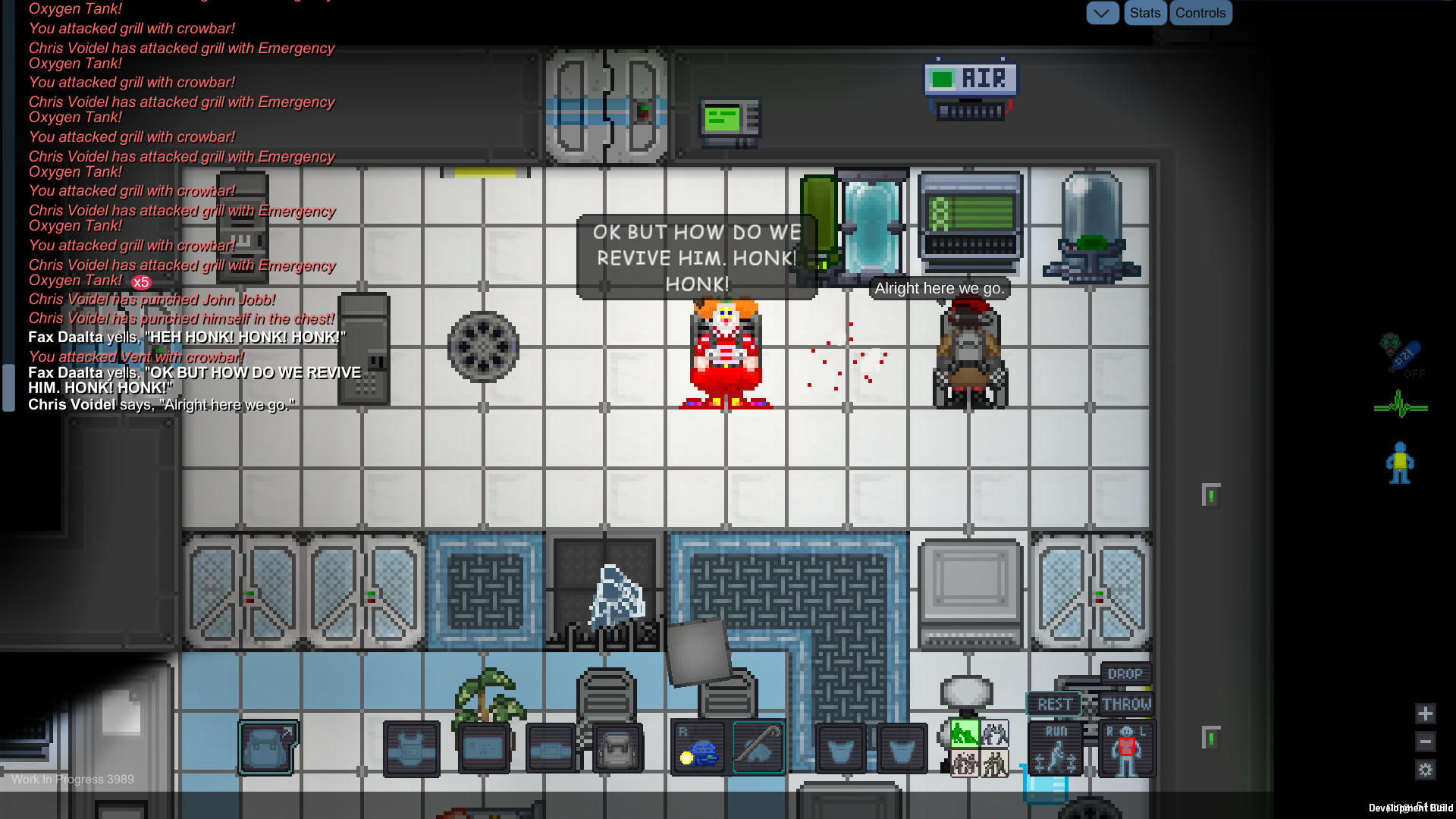Open the settings gear below the zoom buttons
The height and width of the screenshot is (819, 1456).
pyautogui.click(x=1425, y=768)
